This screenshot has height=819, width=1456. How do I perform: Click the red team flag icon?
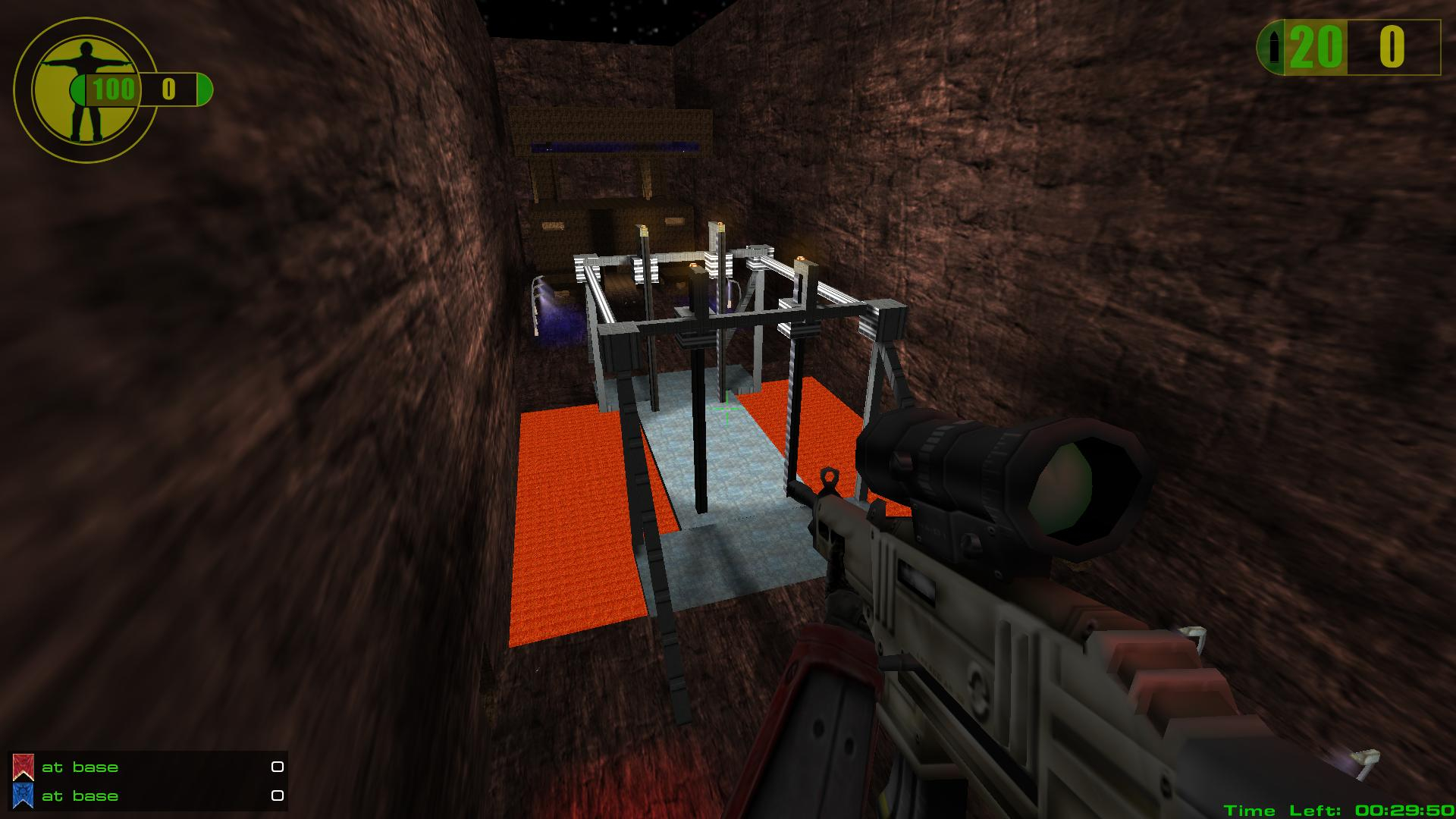[23, 767]
